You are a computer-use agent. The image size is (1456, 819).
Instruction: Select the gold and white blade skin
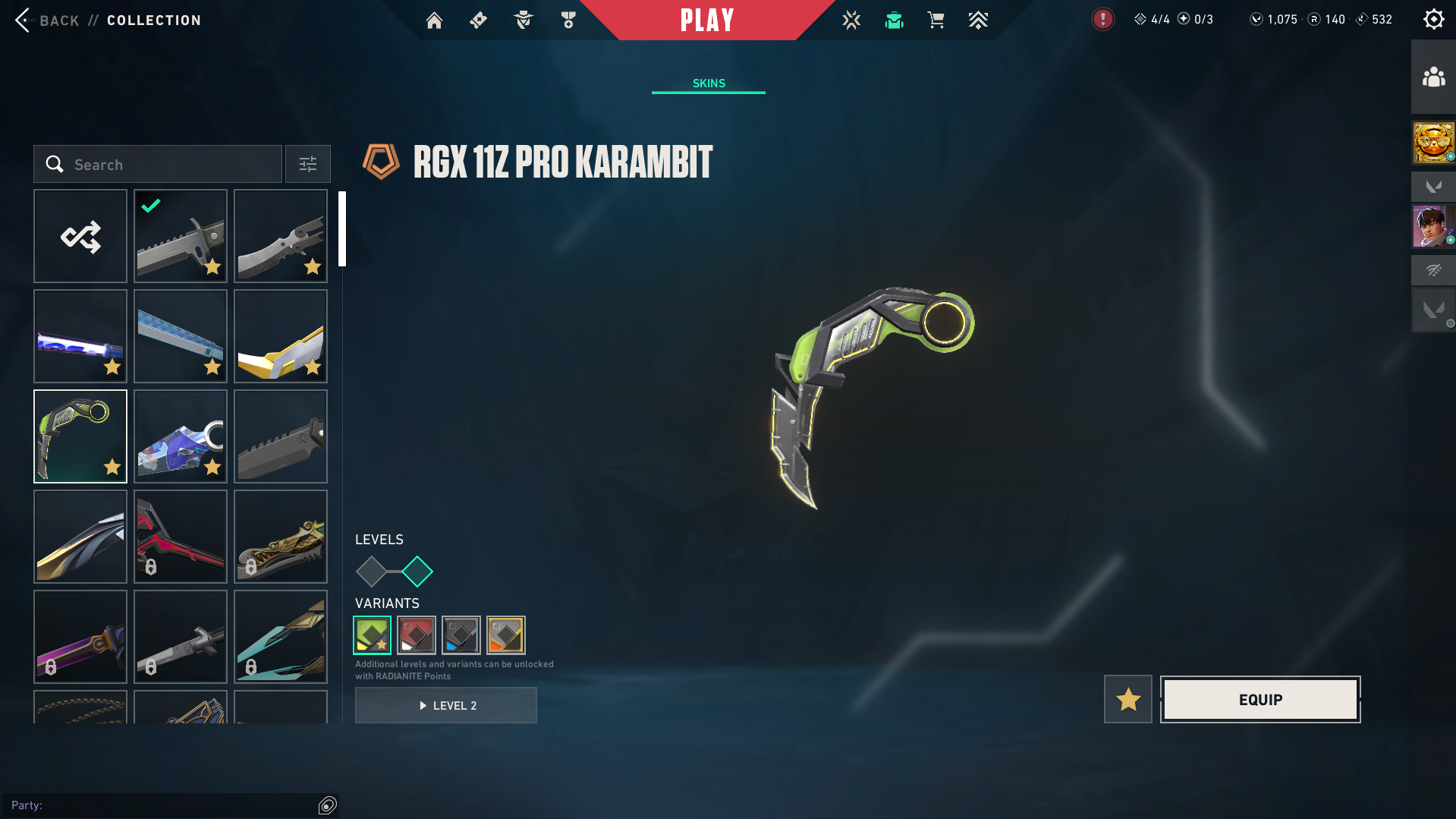(281, 336)
